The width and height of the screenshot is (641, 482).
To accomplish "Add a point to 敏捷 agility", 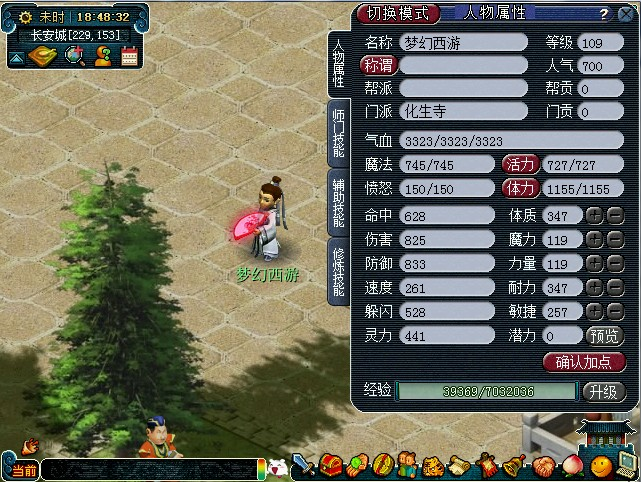I will [x=593, y=311].
